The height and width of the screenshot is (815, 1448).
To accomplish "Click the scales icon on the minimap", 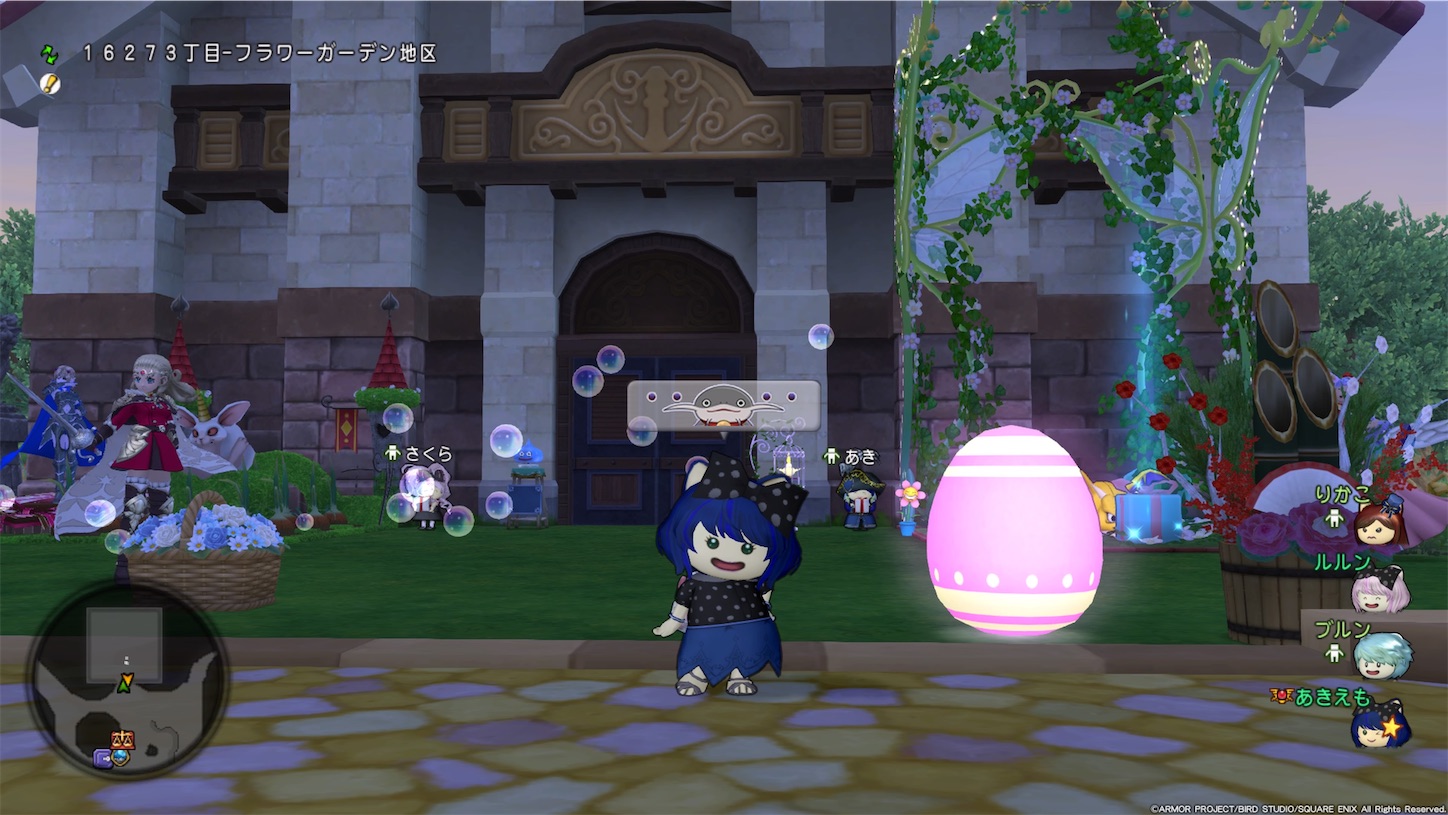I will click(123, 739).
